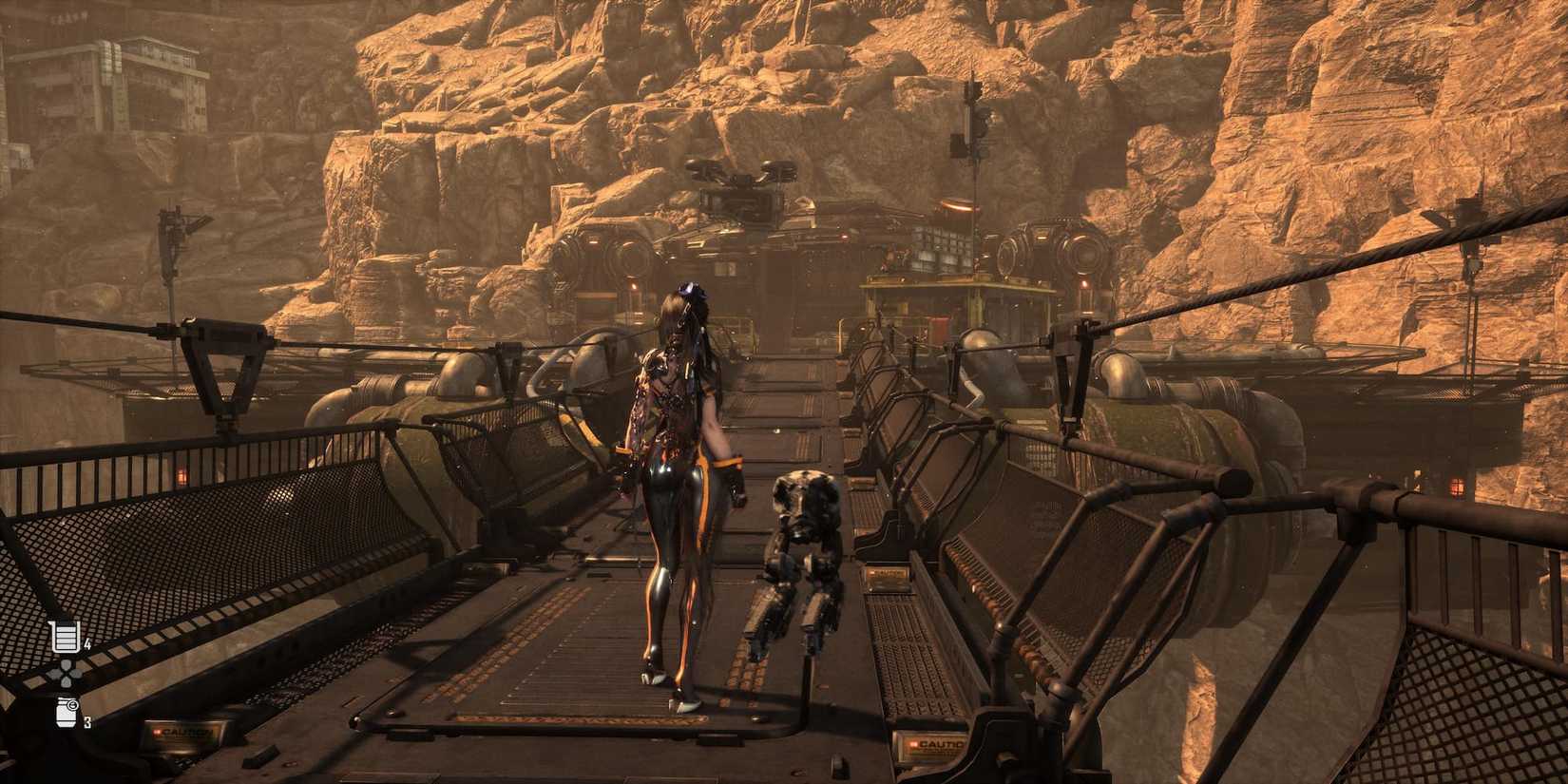Viewport: 1568px width, 784px height.
Task: Click the grenade item icon showing 3
Action: (65, 713)
